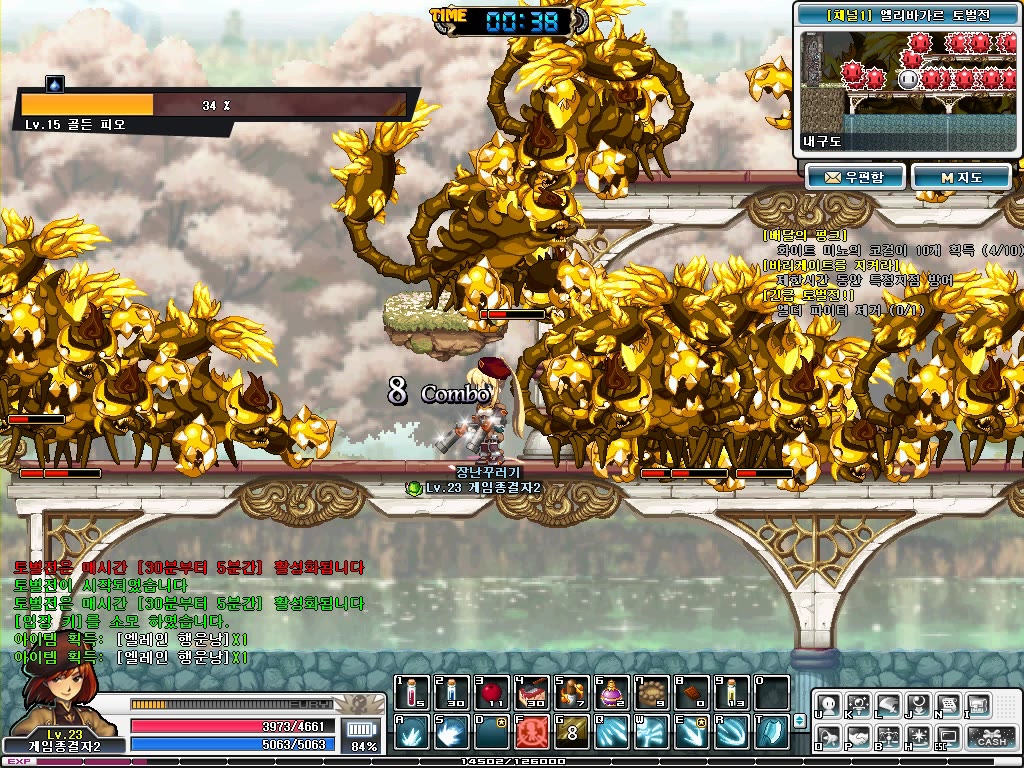Click the minimap showing red monster markers
The width and height of the screenshot is (1024, 768).
coord(908,78)
